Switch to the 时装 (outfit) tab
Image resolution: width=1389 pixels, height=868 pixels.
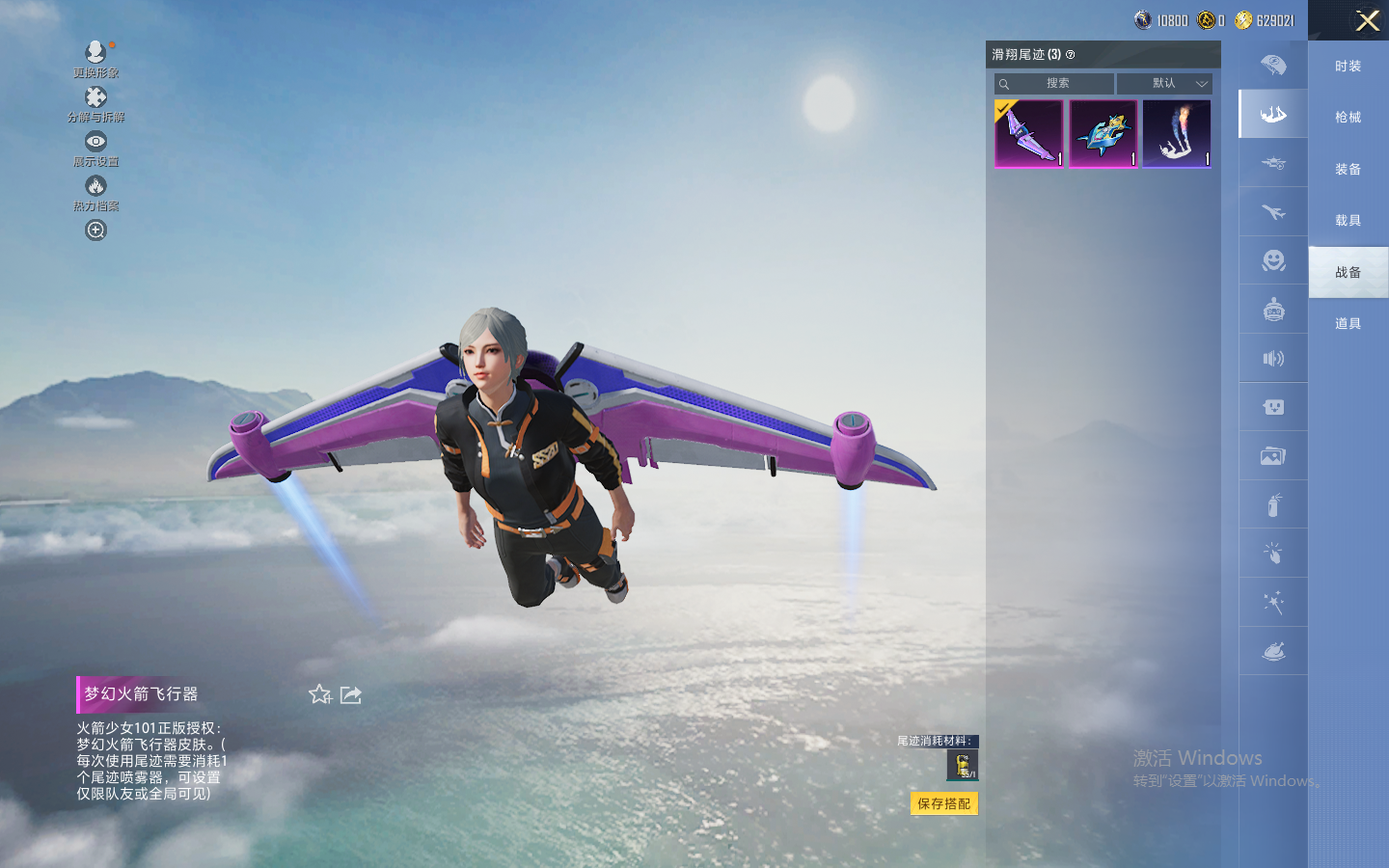tap(1348, 67)
